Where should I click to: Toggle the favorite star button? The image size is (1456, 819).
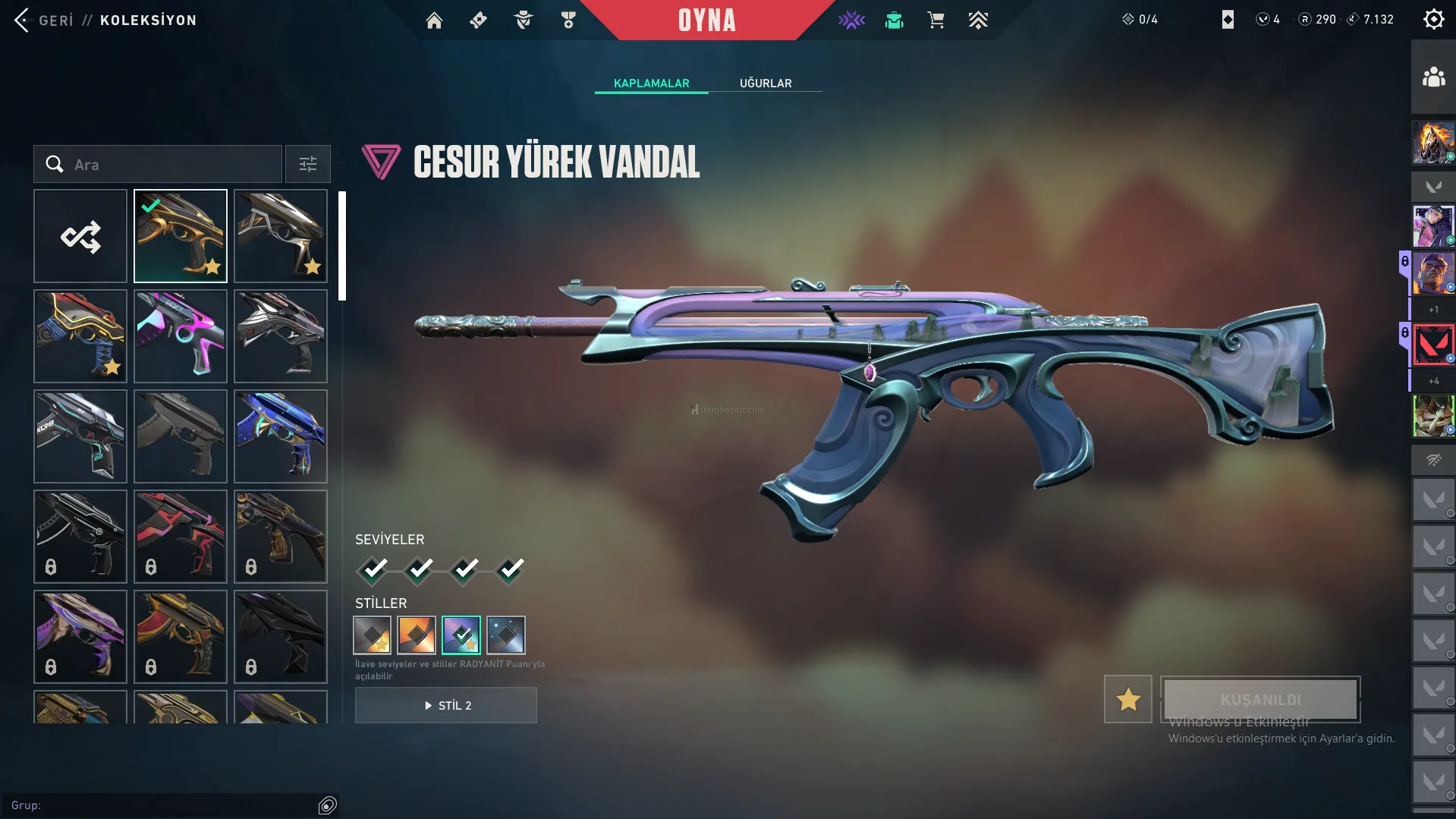(1127, 699)
